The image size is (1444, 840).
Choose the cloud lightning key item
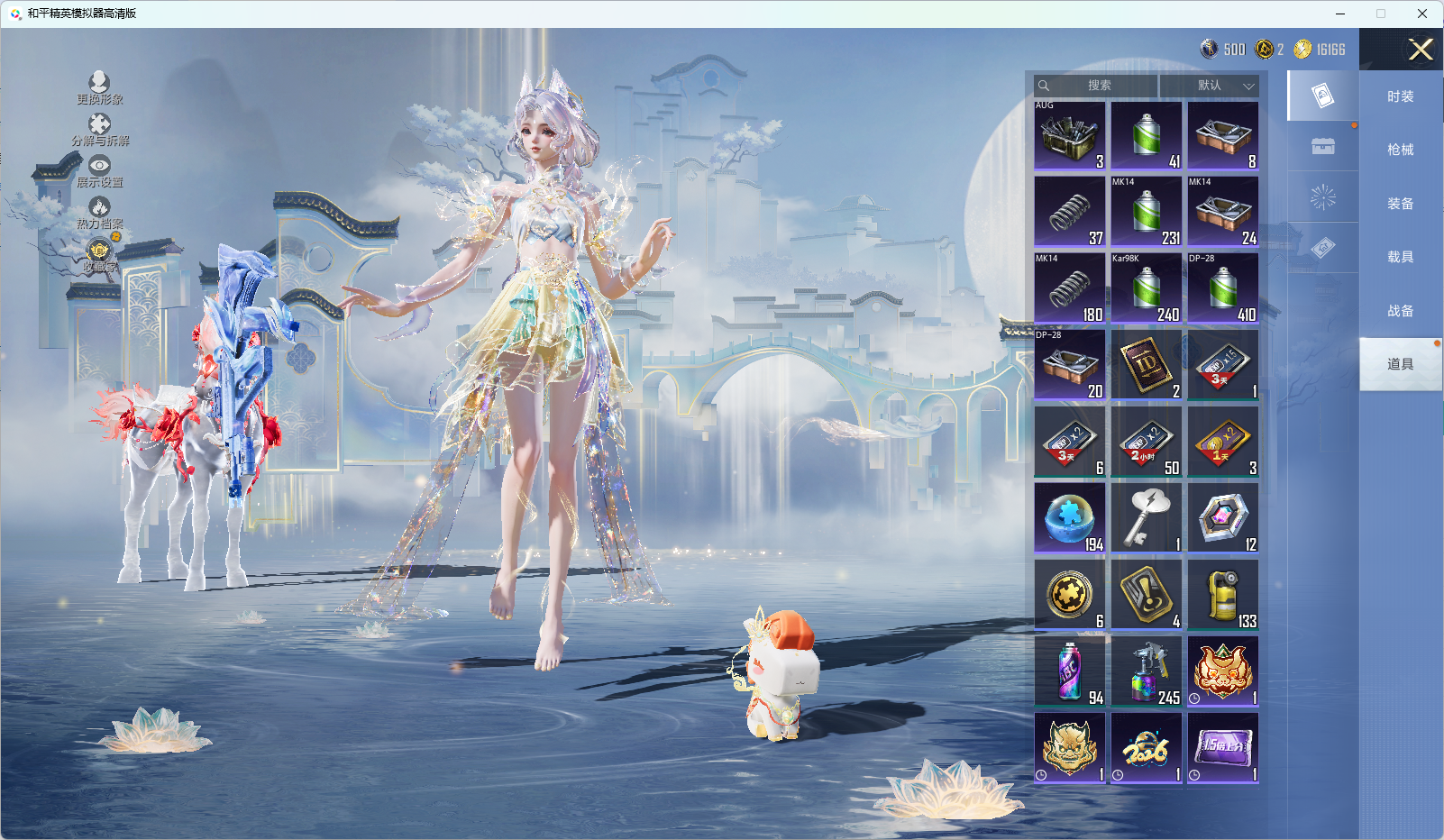pos(1147,518)
